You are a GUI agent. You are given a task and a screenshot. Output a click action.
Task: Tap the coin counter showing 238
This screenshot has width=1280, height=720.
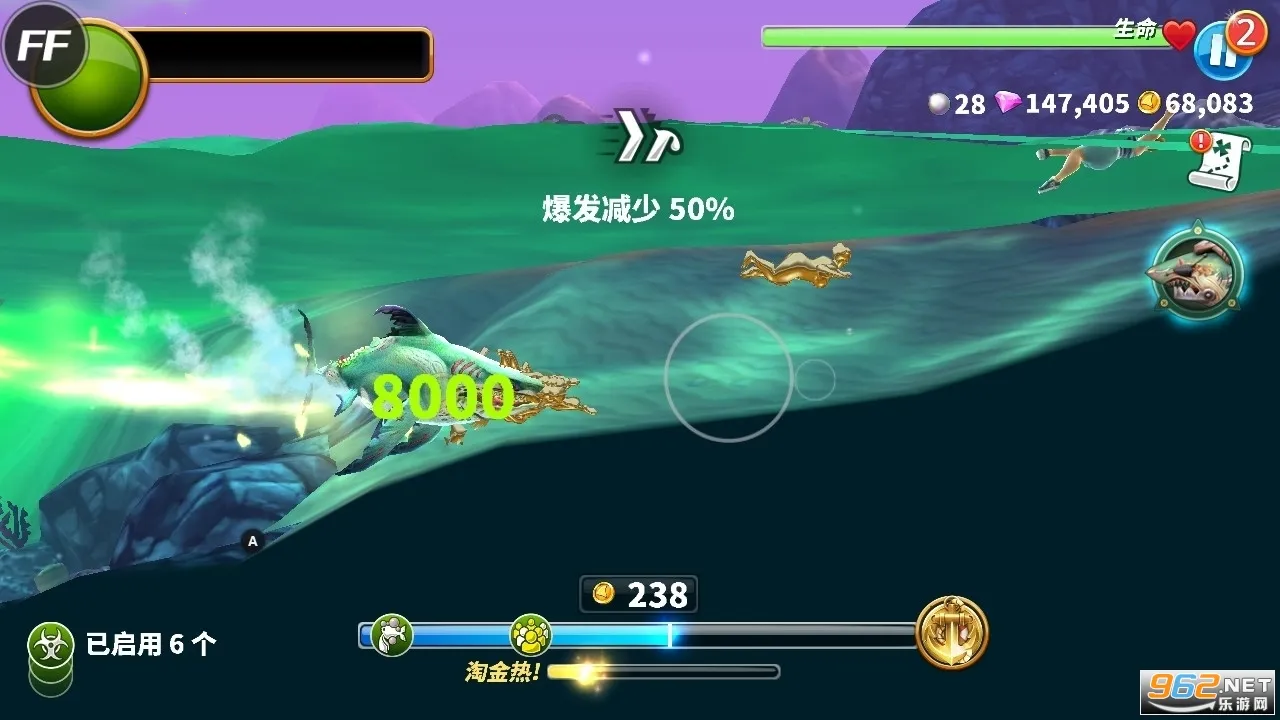tap(637, 594)
